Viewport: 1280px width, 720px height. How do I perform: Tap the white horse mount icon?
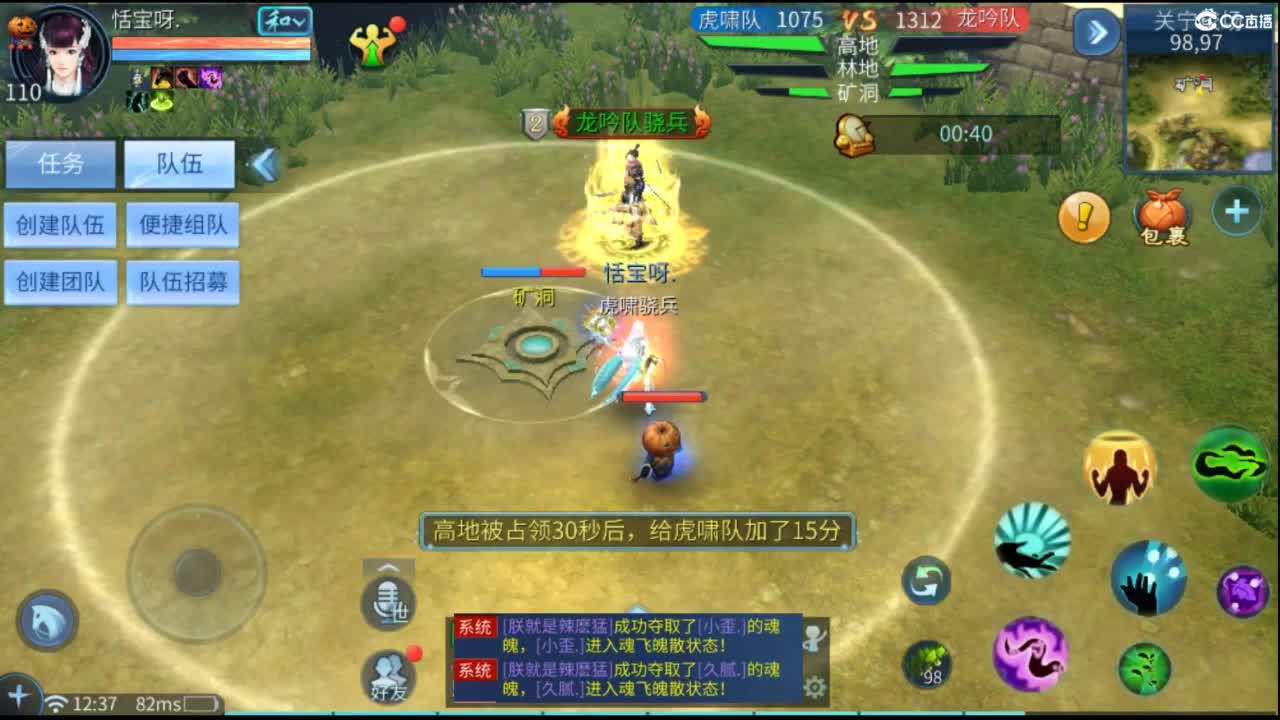coord(46,620)
